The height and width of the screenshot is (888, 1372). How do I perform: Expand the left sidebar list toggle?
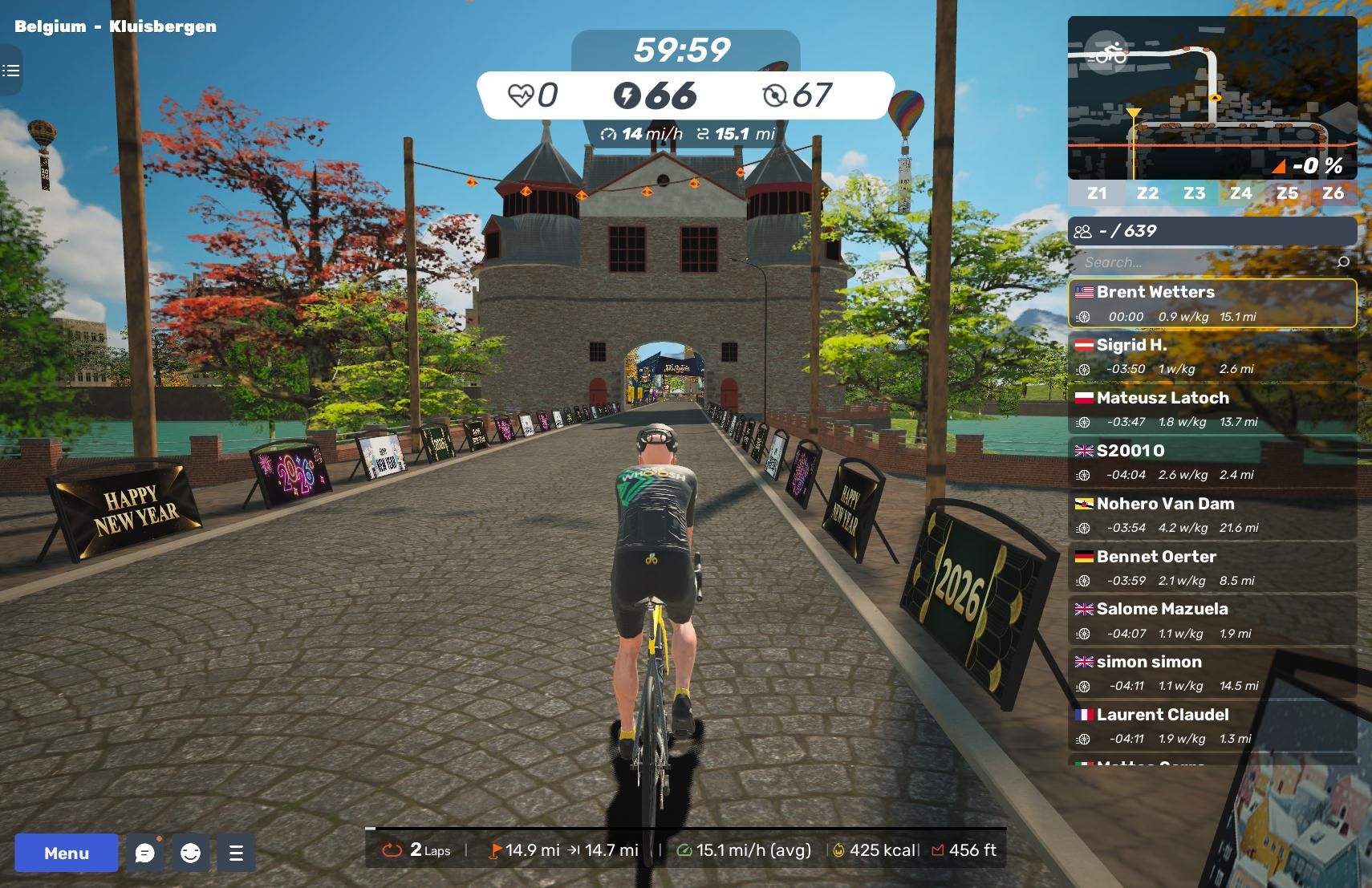click(11, 71)
